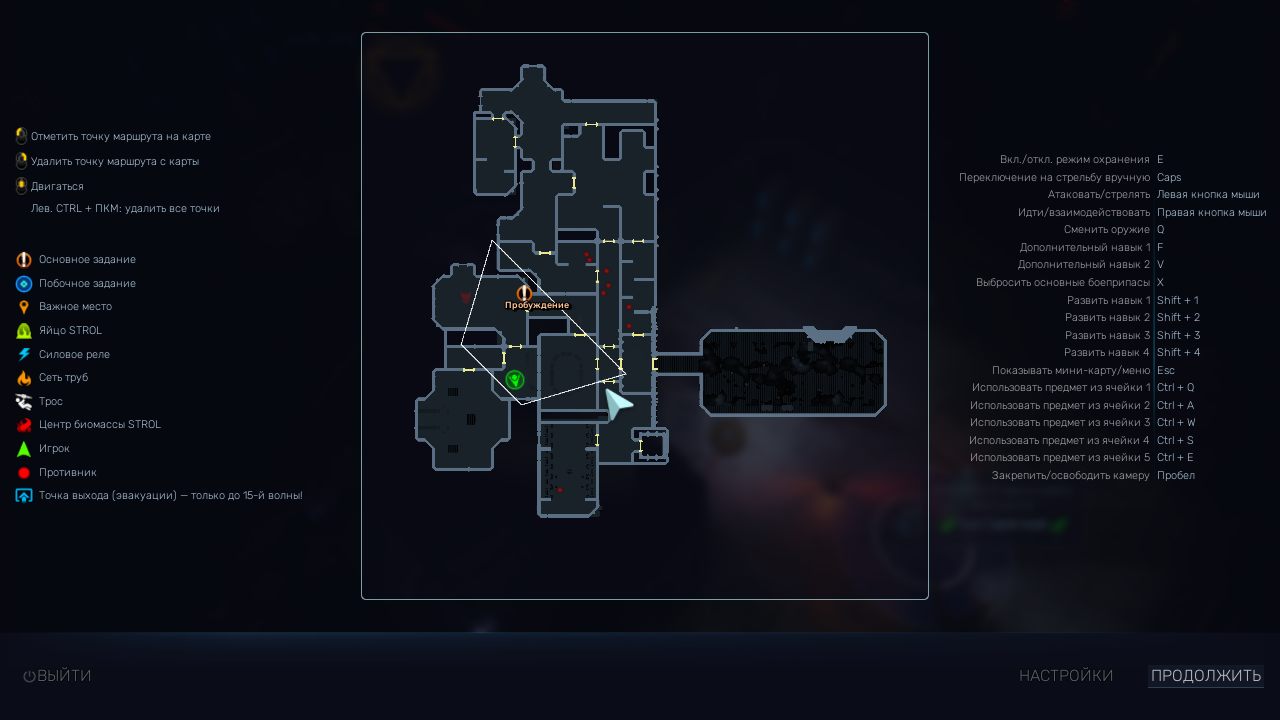Choose ПРОДОЛЖИТЬ to resume the game
The height and width of the screenshot is (720, 1280).
pyautogui.click(x=1205, y=676)
